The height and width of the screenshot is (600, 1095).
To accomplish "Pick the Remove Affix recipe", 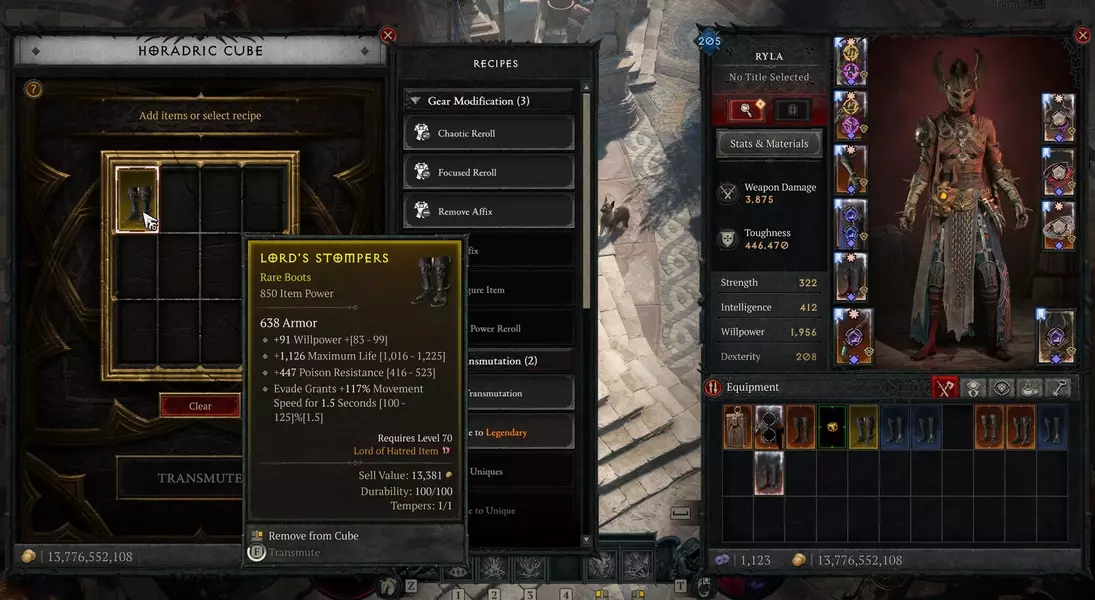I will coord(489,211).
